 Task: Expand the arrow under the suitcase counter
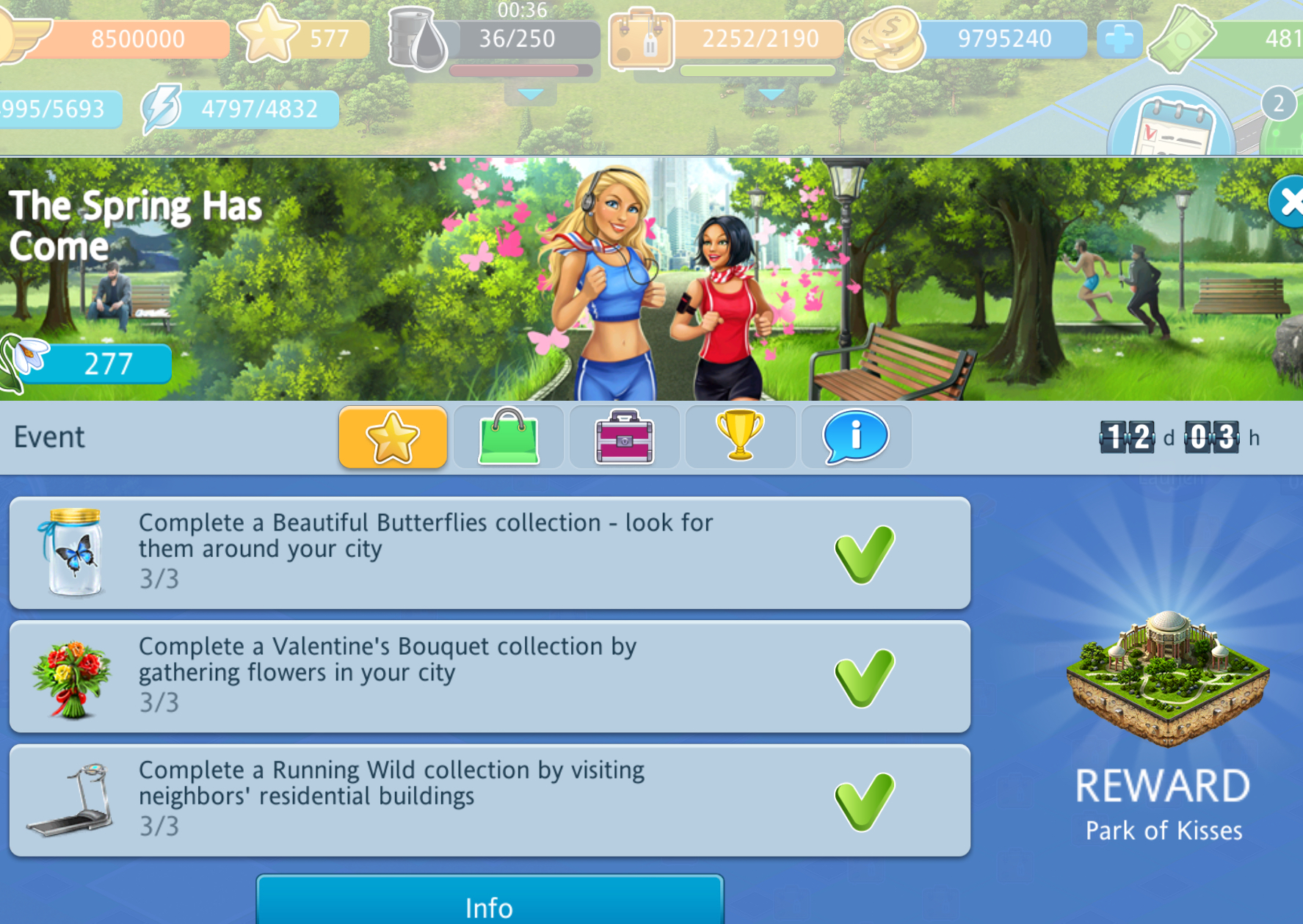[771, 95]
